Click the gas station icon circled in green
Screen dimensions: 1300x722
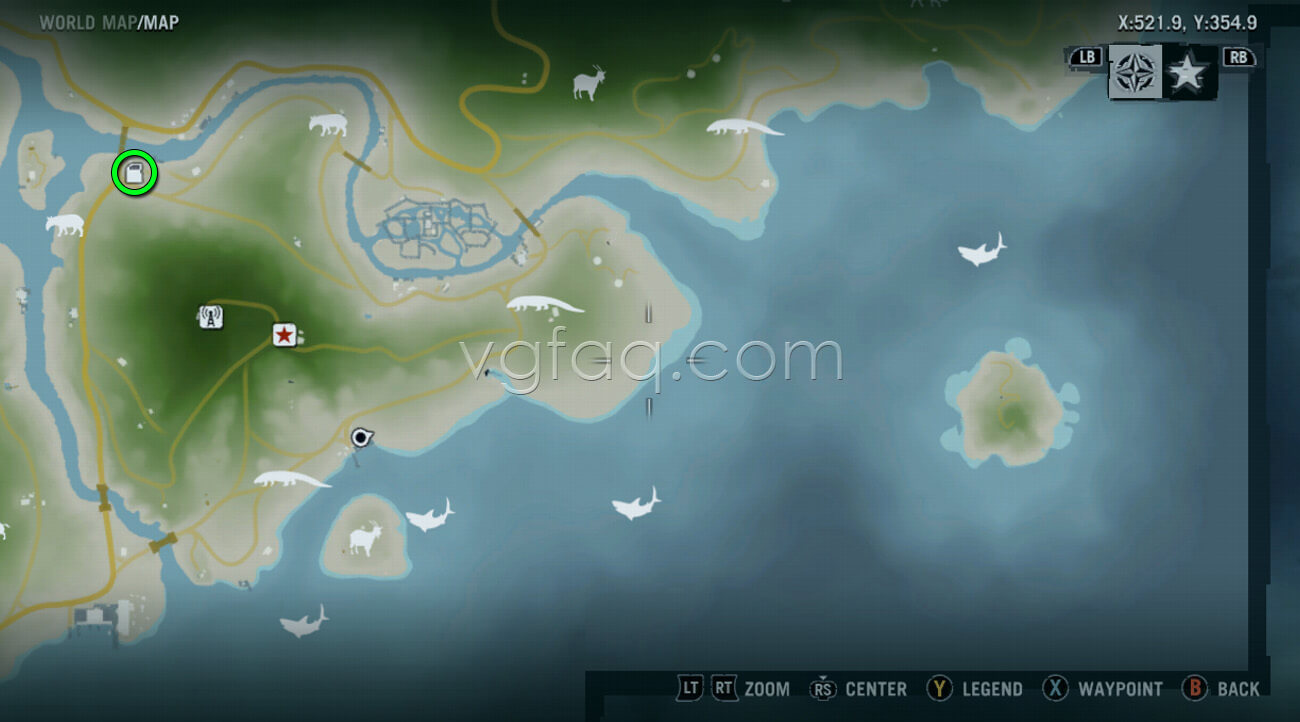pos(132,172)
